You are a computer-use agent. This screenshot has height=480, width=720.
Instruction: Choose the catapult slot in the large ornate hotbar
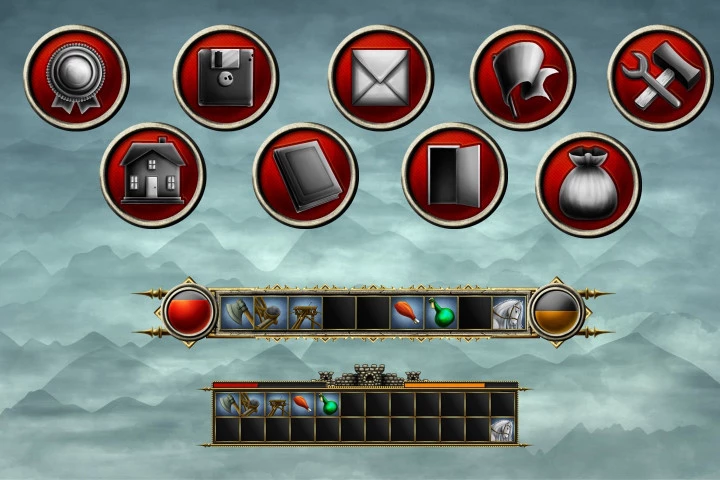click(270, 313)
